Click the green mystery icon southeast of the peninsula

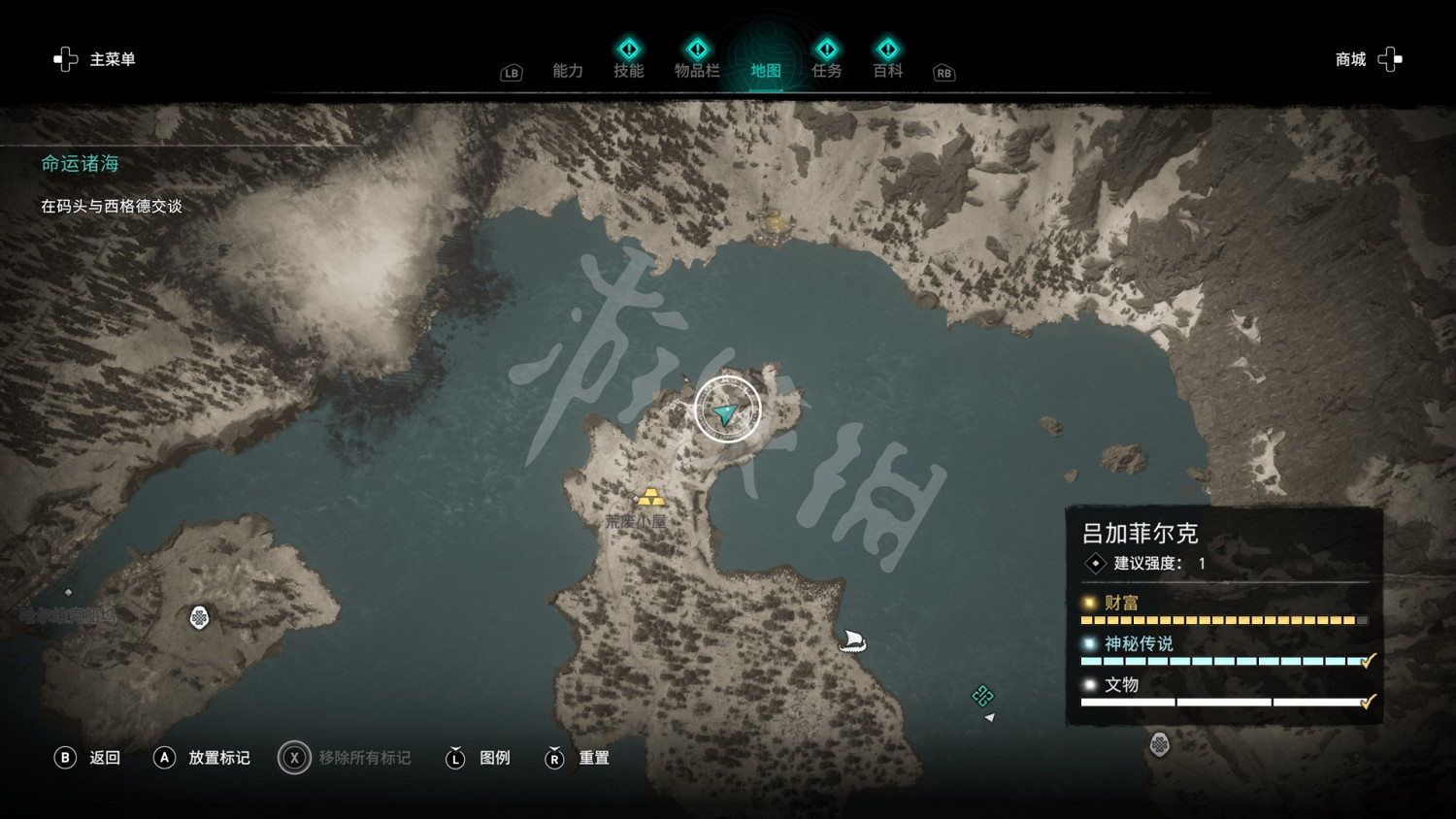pos(982,695)
